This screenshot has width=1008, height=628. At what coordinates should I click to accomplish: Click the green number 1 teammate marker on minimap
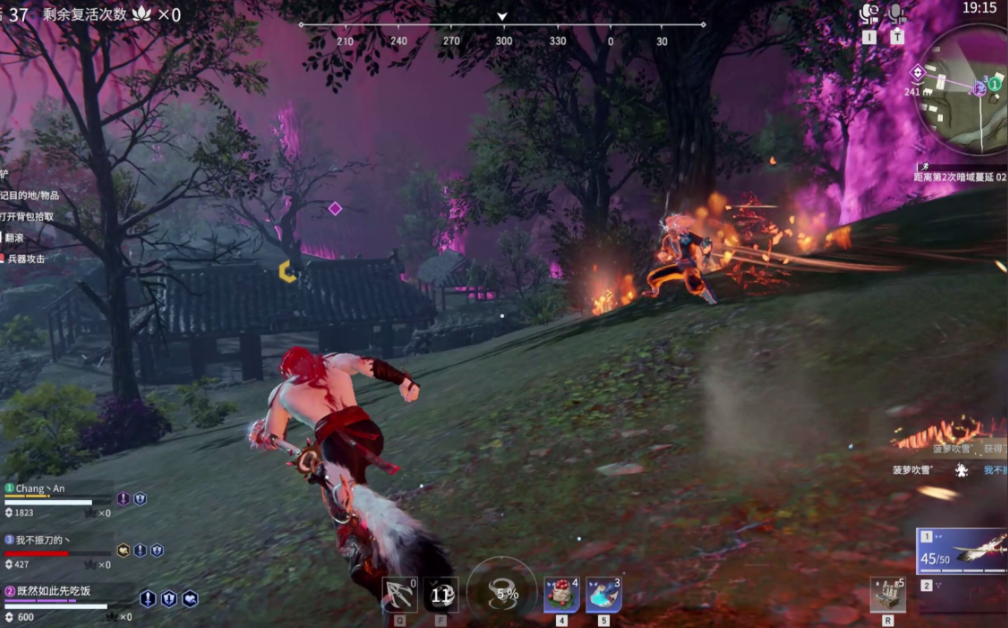[x=995, y=82]
